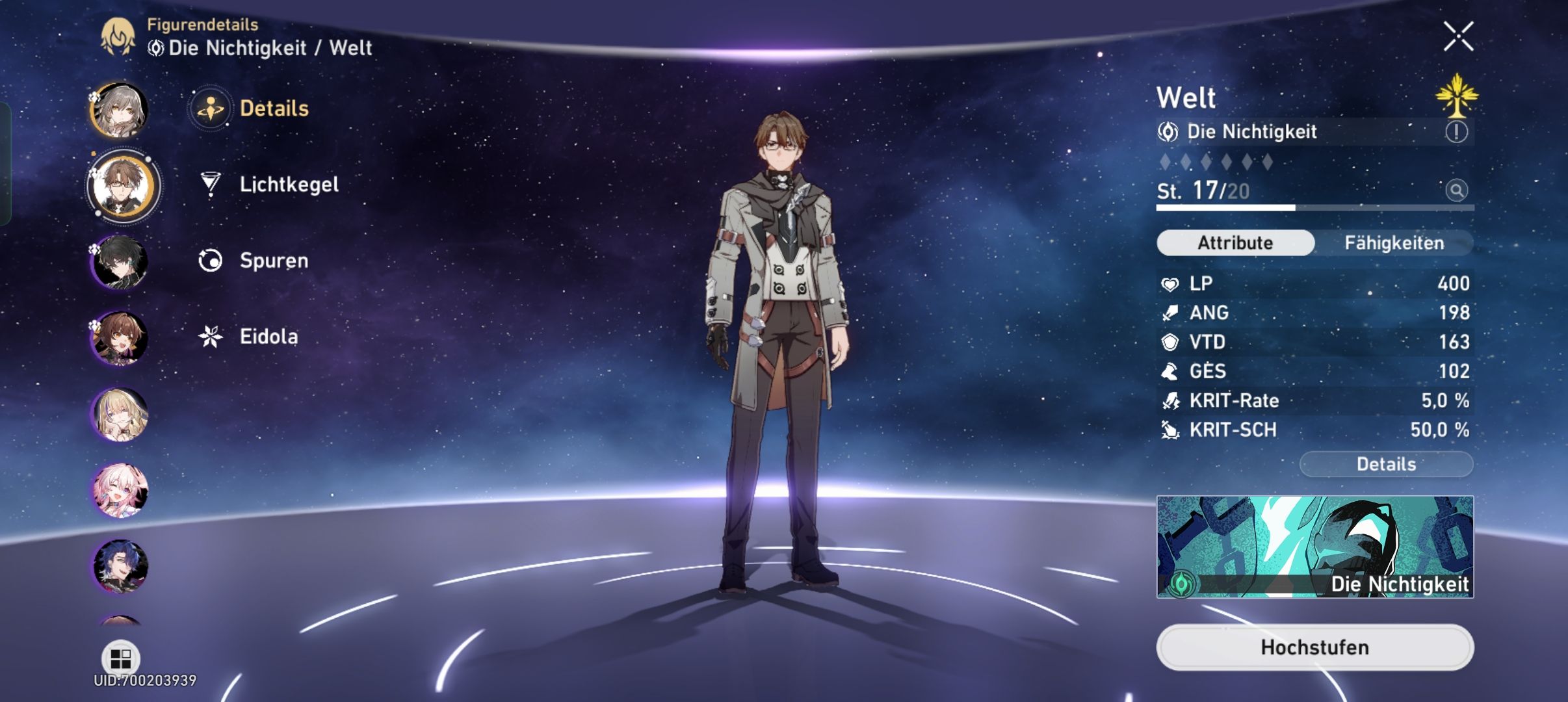Select Welt's character portrait in the left list

pos(122,187)
